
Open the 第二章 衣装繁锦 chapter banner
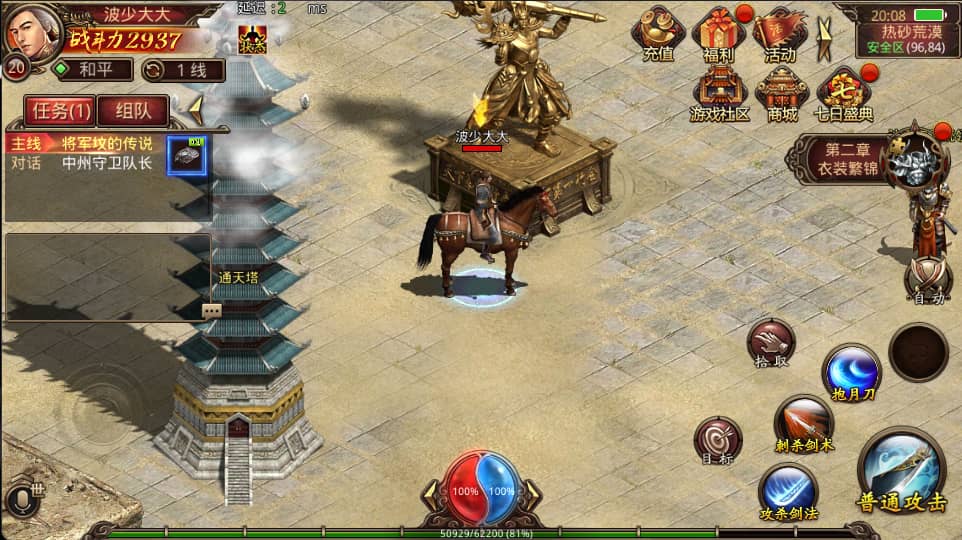point(850,158)
